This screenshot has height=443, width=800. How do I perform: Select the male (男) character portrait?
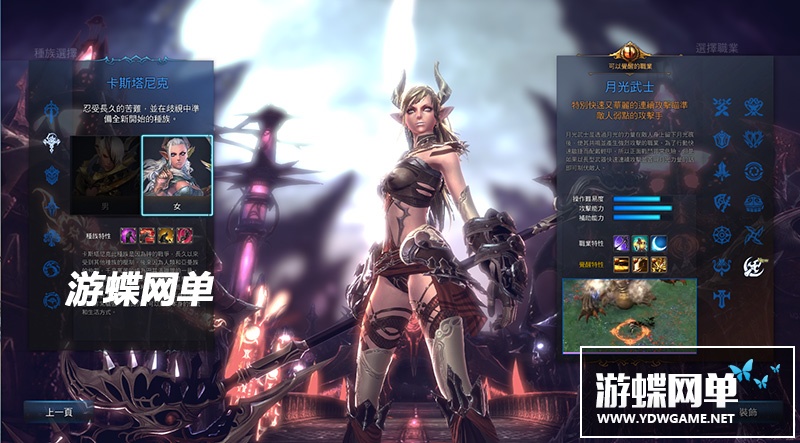[x=105, y=174]
